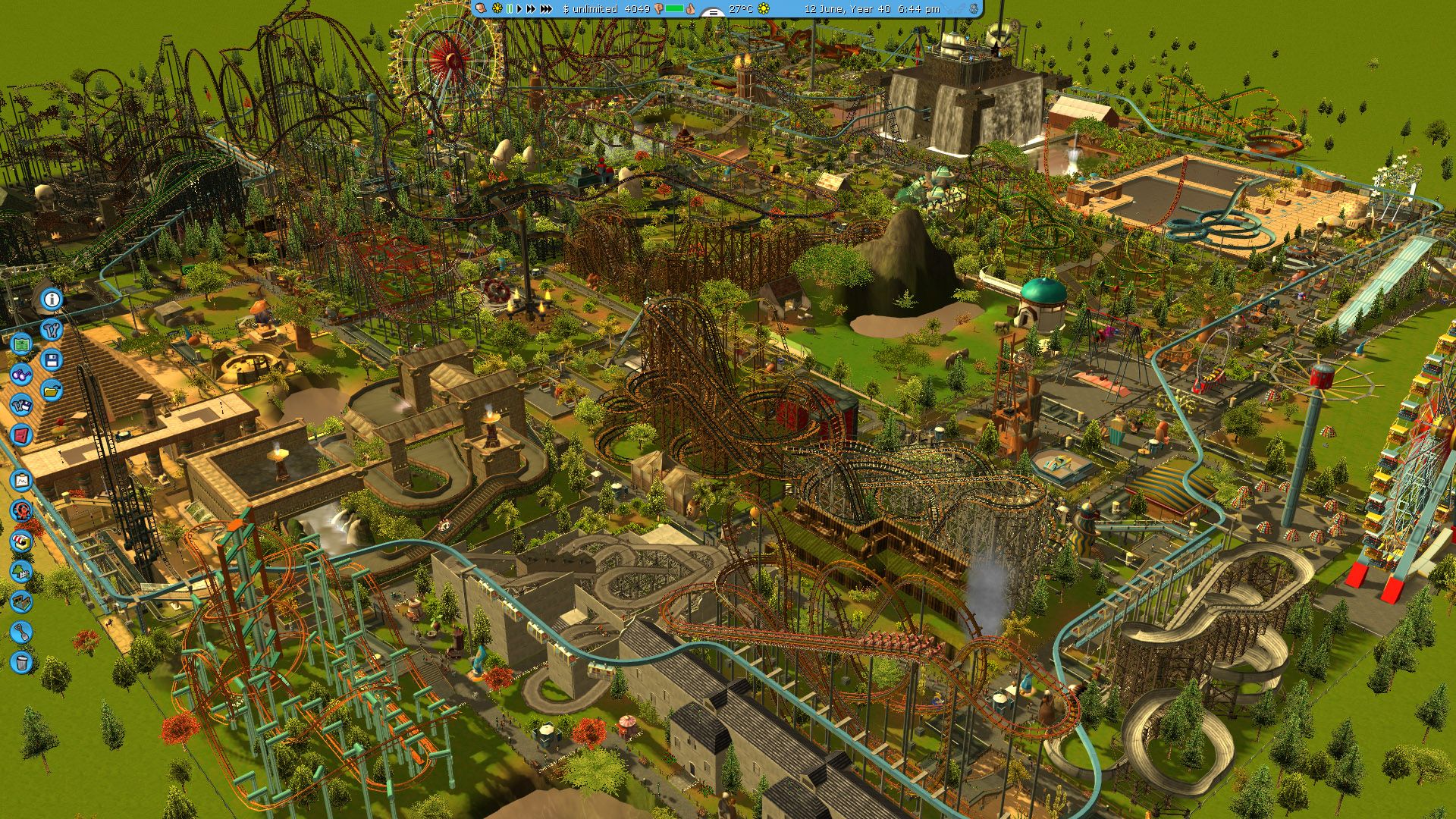Image resolution: width=1456 pixels, height=819 pixels.
Task: Activate the sunglasses camera view
Action: point(22,375)
